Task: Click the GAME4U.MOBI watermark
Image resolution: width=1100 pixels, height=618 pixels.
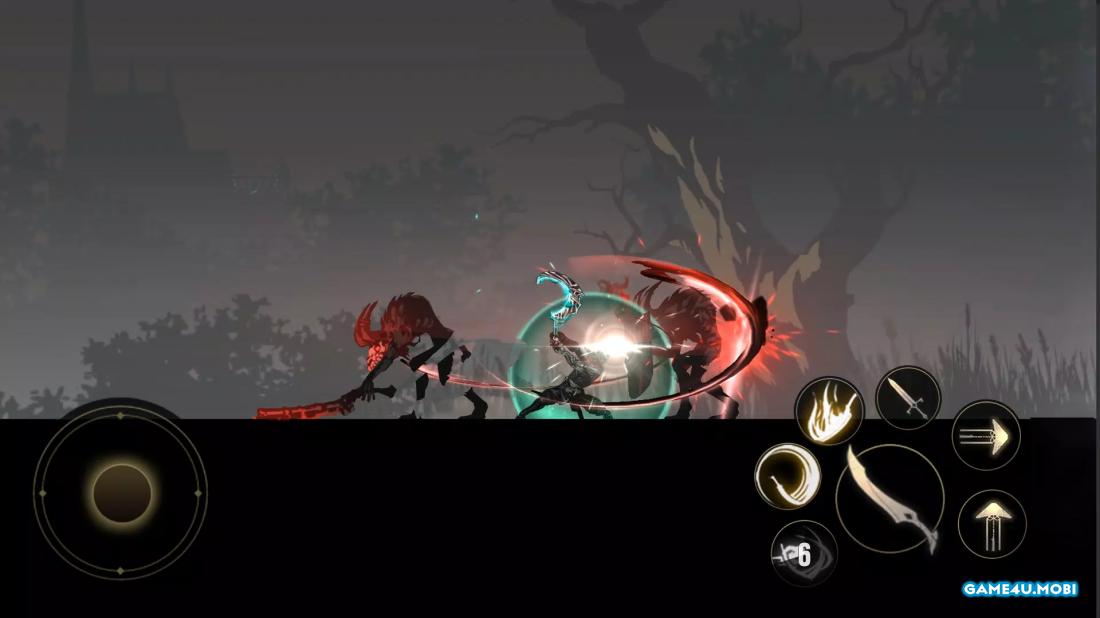Action: pos(1019,589)
